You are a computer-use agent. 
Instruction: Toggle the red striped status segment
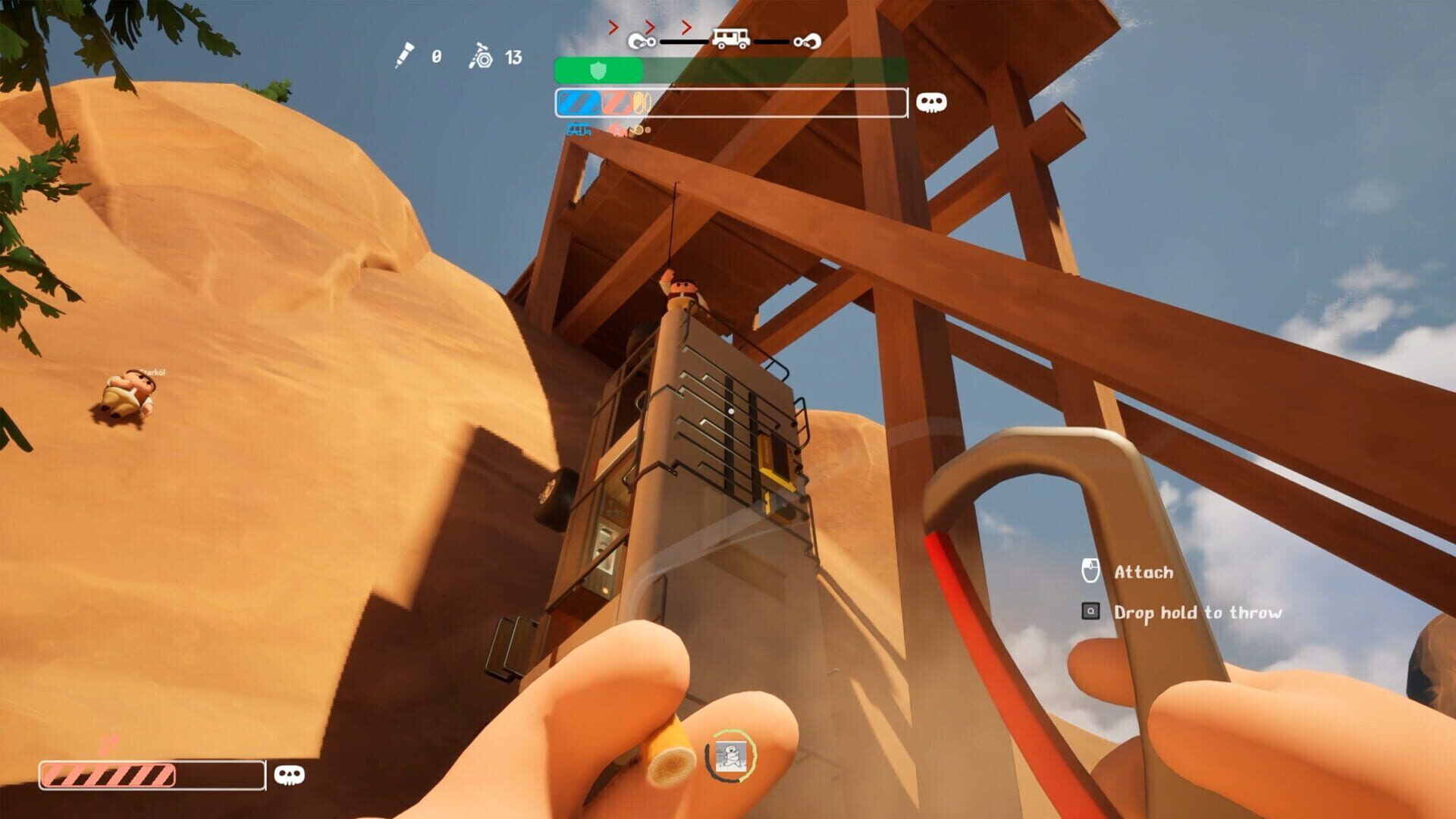pos(616,104)
